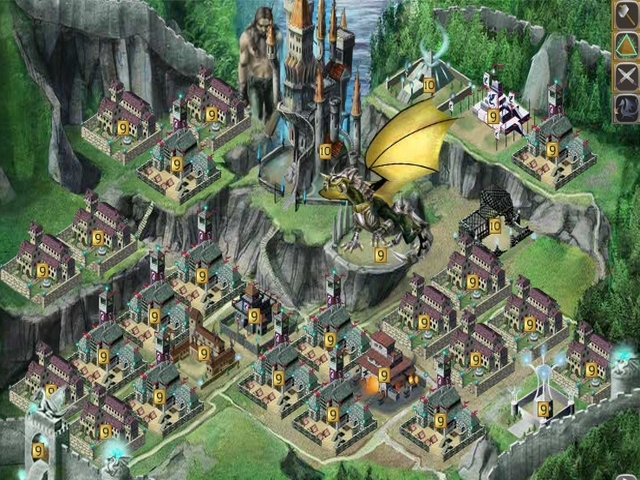Select the green triangle icon
Viewport: 640px width, 480px height.
coord(626,47)
